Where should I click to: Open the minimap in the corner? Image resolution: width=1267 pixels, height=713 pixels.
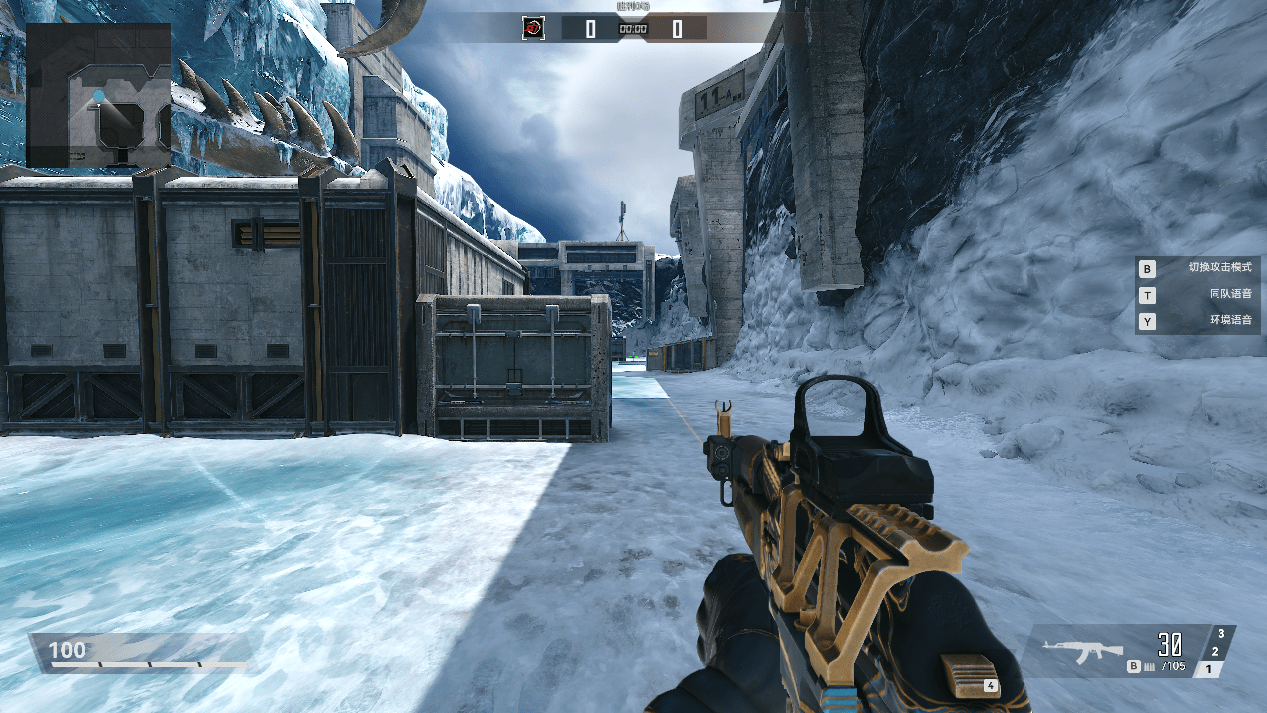pyautogui.click(x=98, y=96)
